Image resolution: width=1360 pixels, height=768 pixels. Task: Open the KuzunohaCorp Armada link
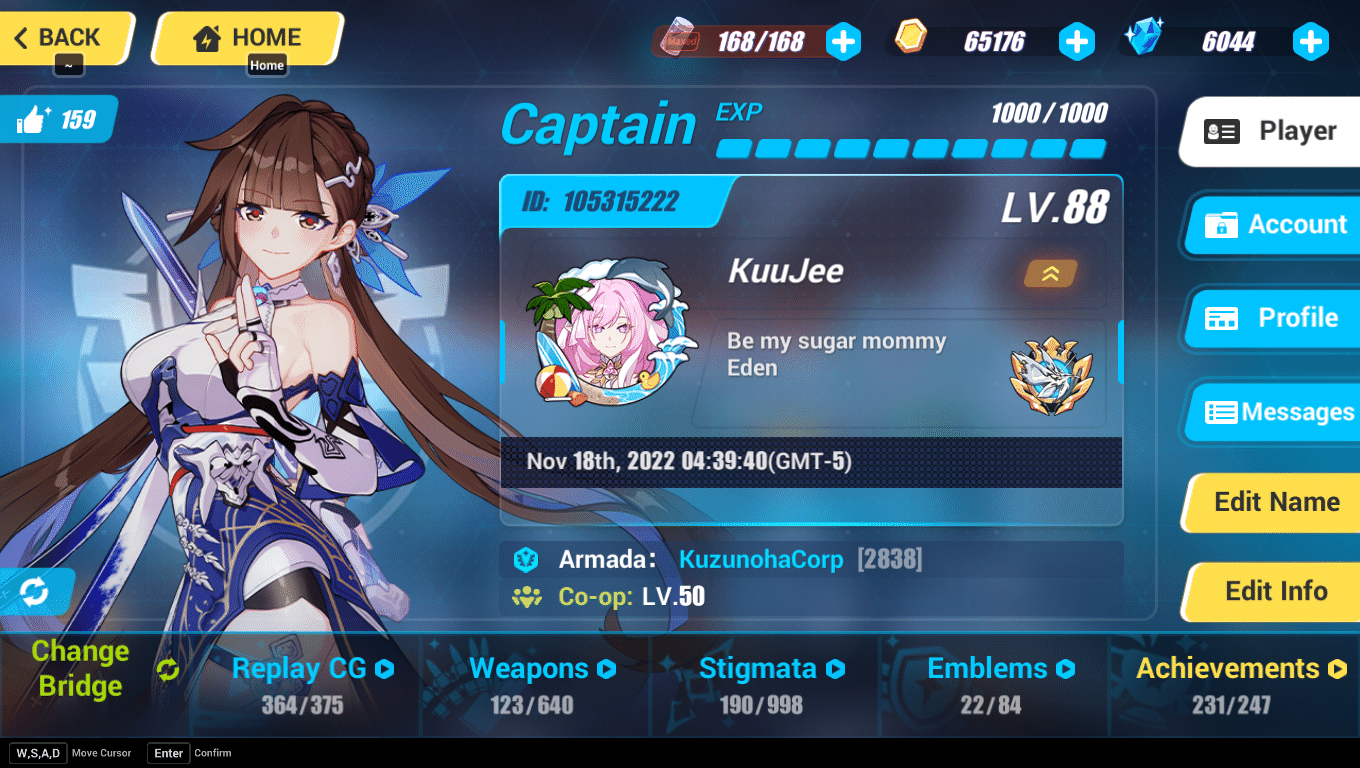(760, 560)
